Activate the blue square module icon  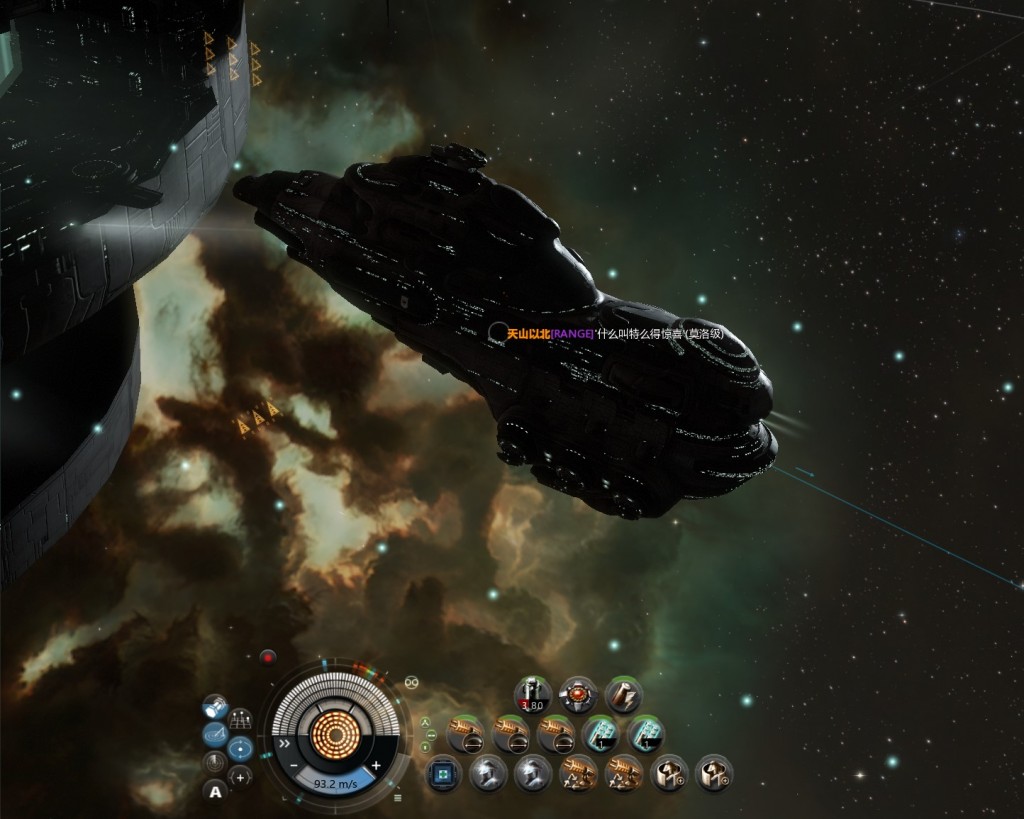[x=442, y=773]
